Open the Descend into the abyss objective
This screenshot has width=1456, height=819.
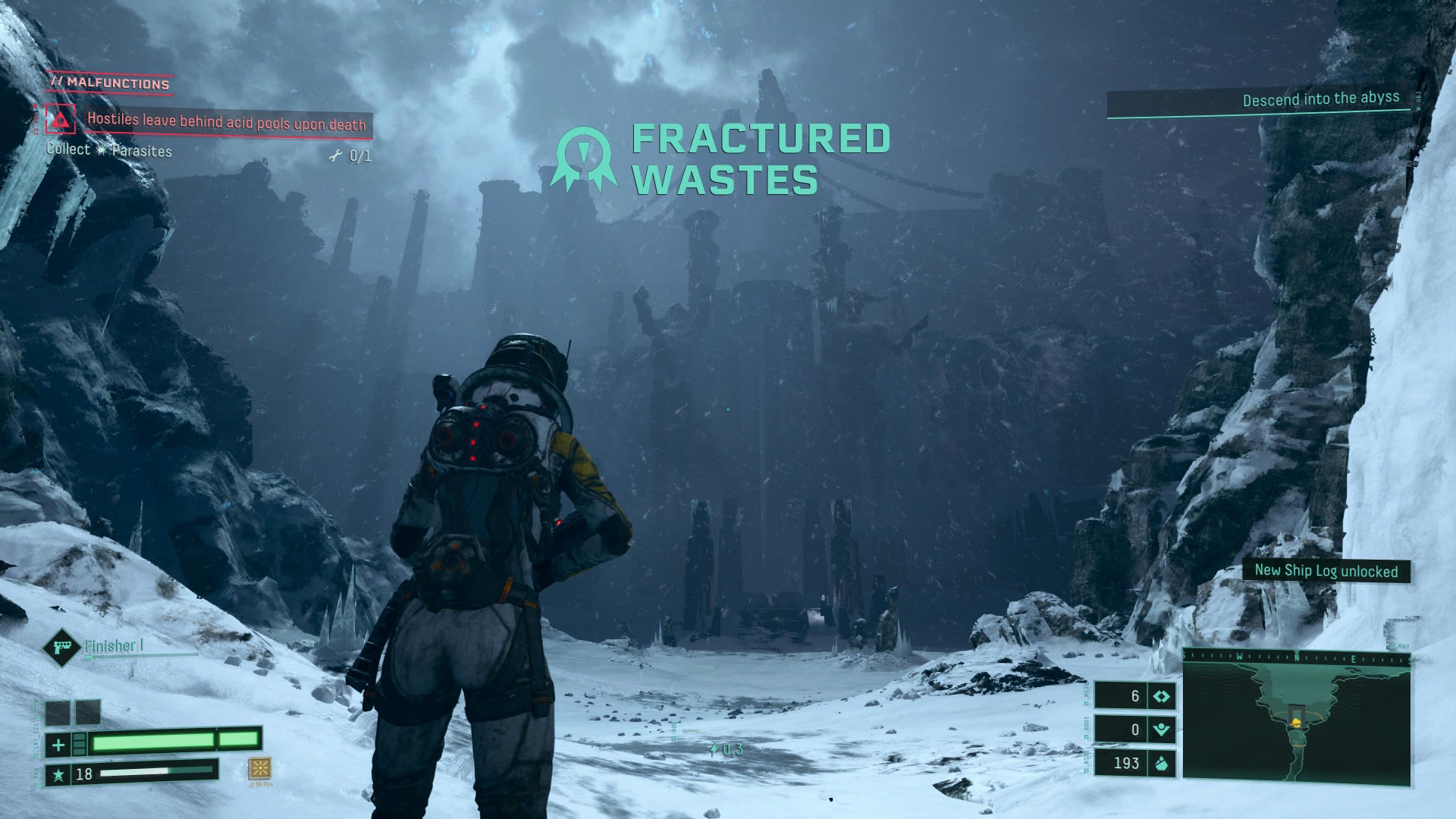click(1319, 99)
